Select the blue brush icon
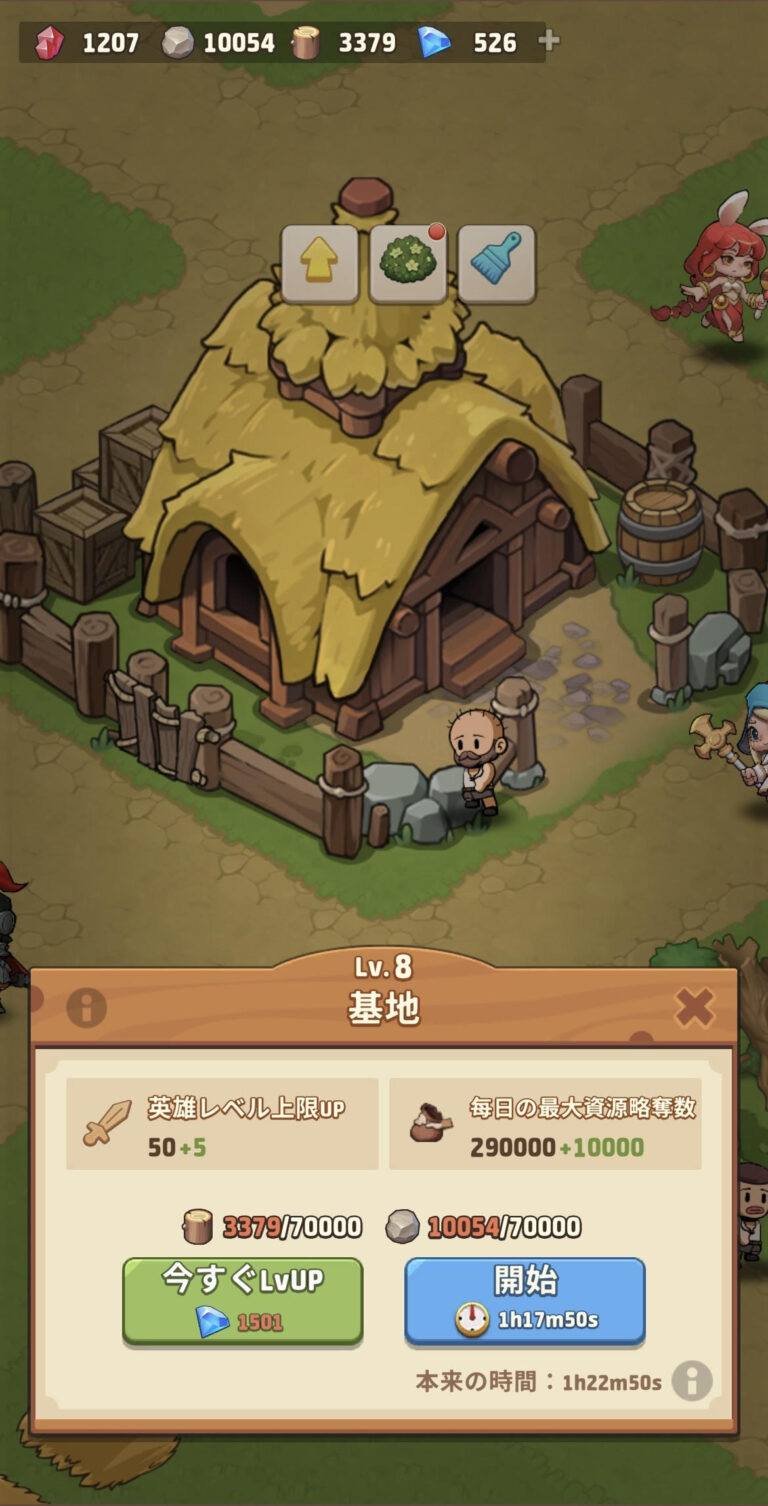Viewport: 768px width, 1506px height. [496, 264]
